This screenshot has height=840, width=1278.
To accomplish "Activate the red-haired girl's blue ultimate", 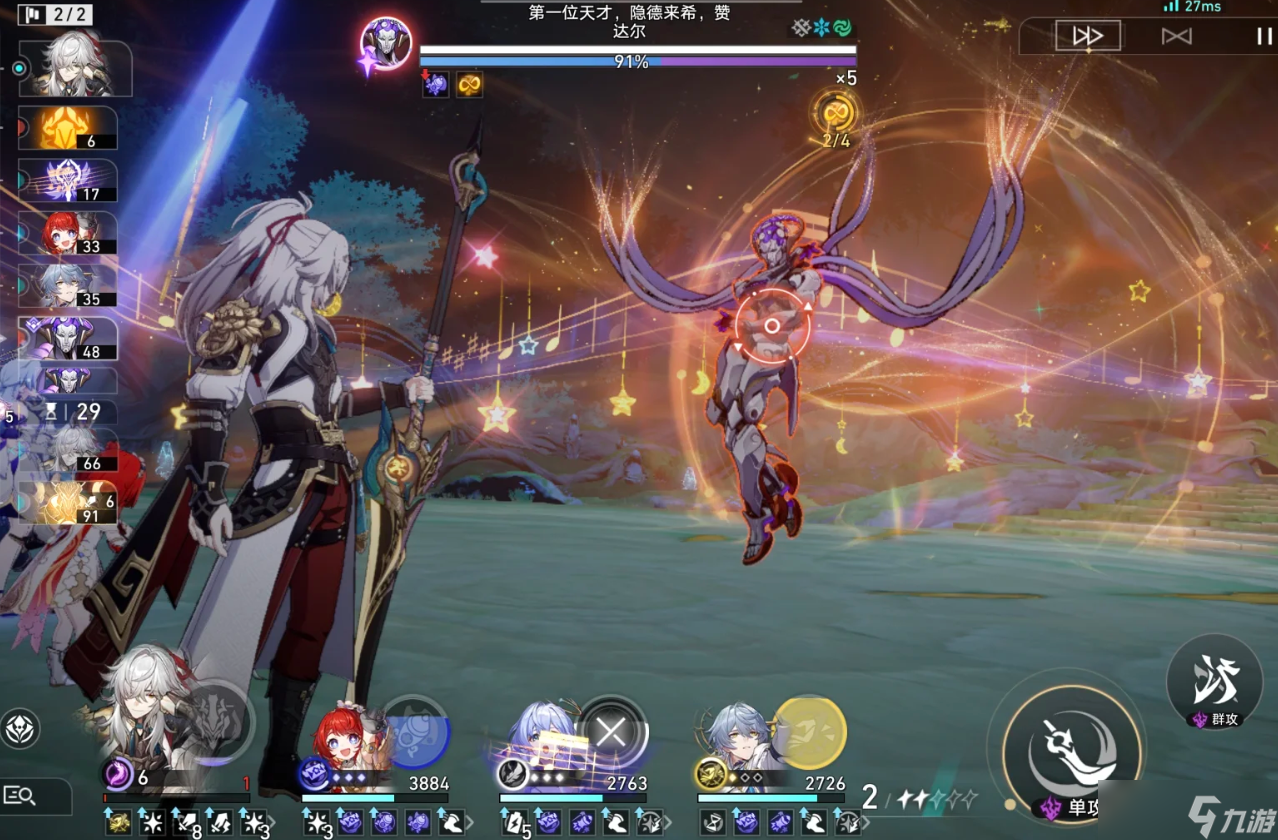I will (x=415, y=730).
